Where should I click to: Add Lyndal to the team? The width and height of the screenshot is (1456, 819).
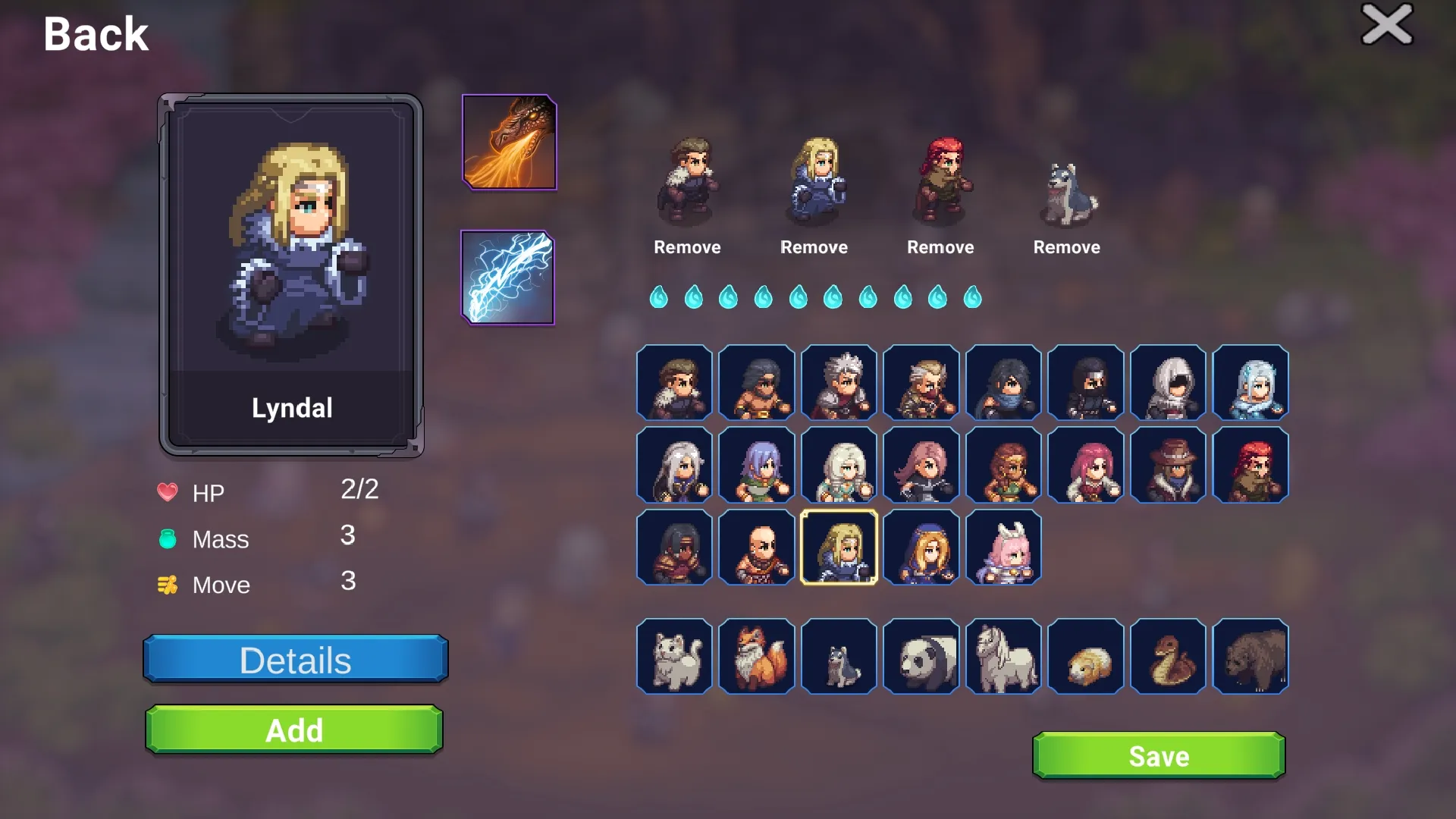tap(294, 730)
